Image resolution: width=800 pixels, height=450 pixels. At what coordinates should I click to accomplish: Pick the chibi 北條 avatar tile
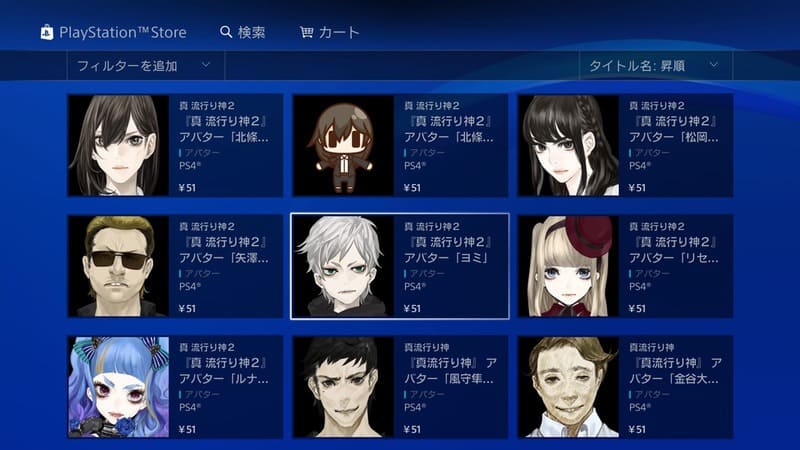coord(399,146)
